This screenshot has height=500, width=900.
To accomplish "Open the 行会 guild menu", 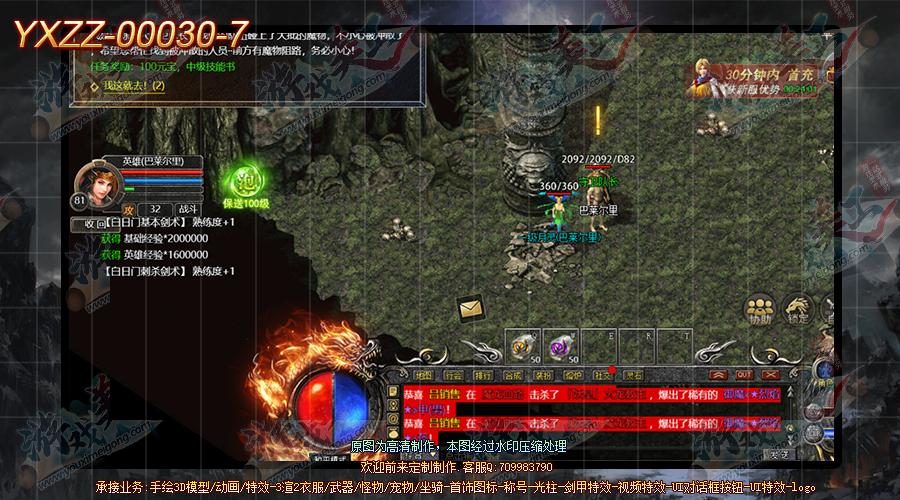I will pyautogui.click(x=453, y=376).
